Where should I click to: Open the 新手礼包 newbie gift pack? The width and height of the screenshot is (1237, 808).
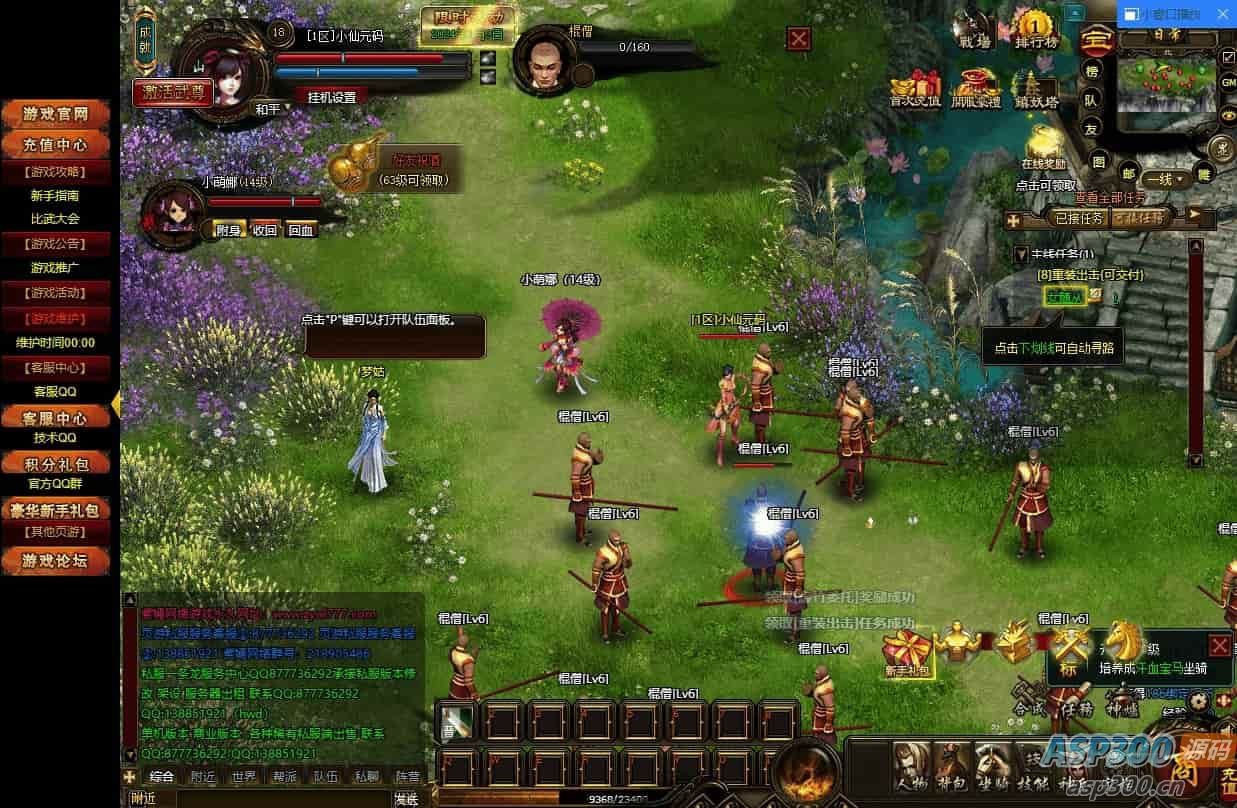(907, 650)
